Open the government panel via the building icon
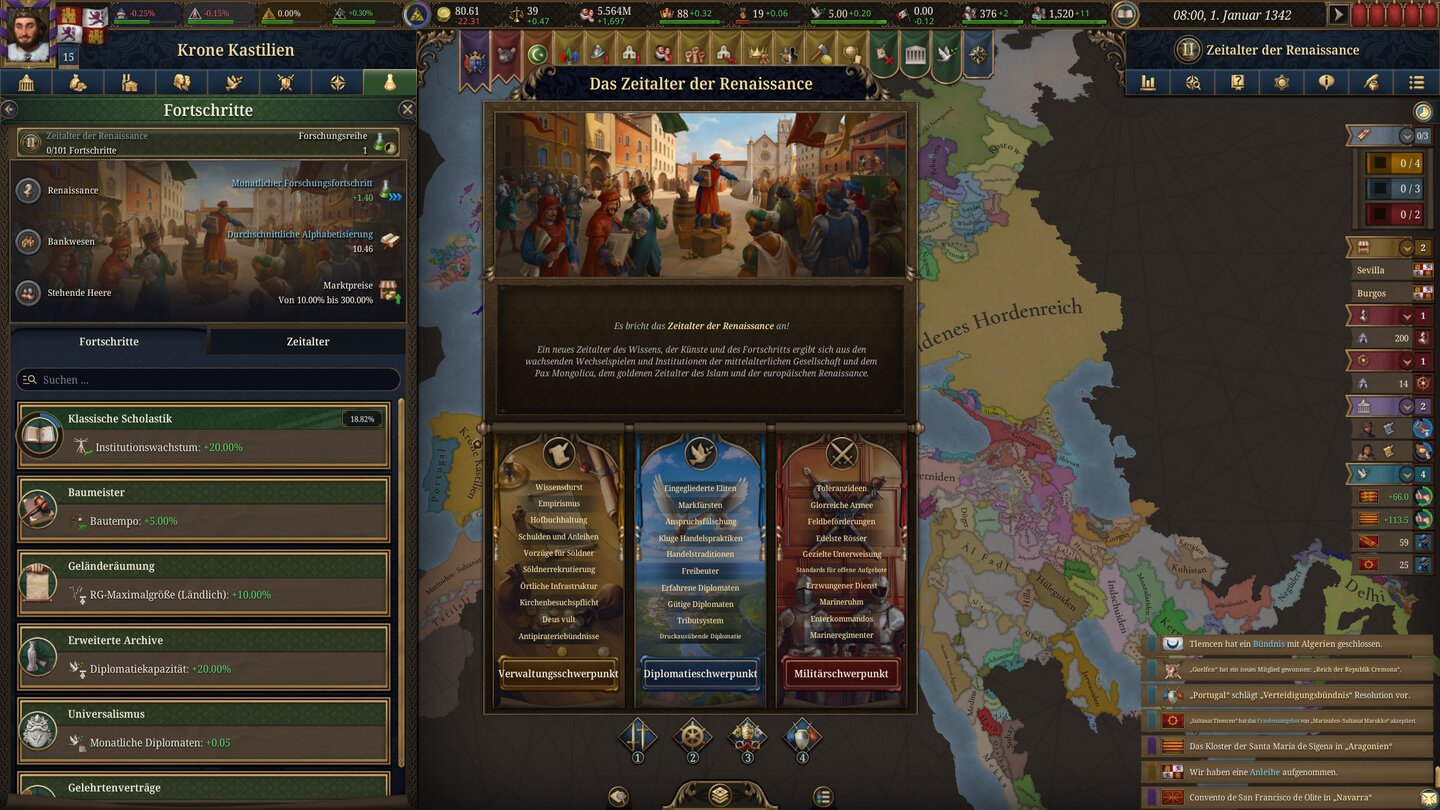 click(27, 82)
